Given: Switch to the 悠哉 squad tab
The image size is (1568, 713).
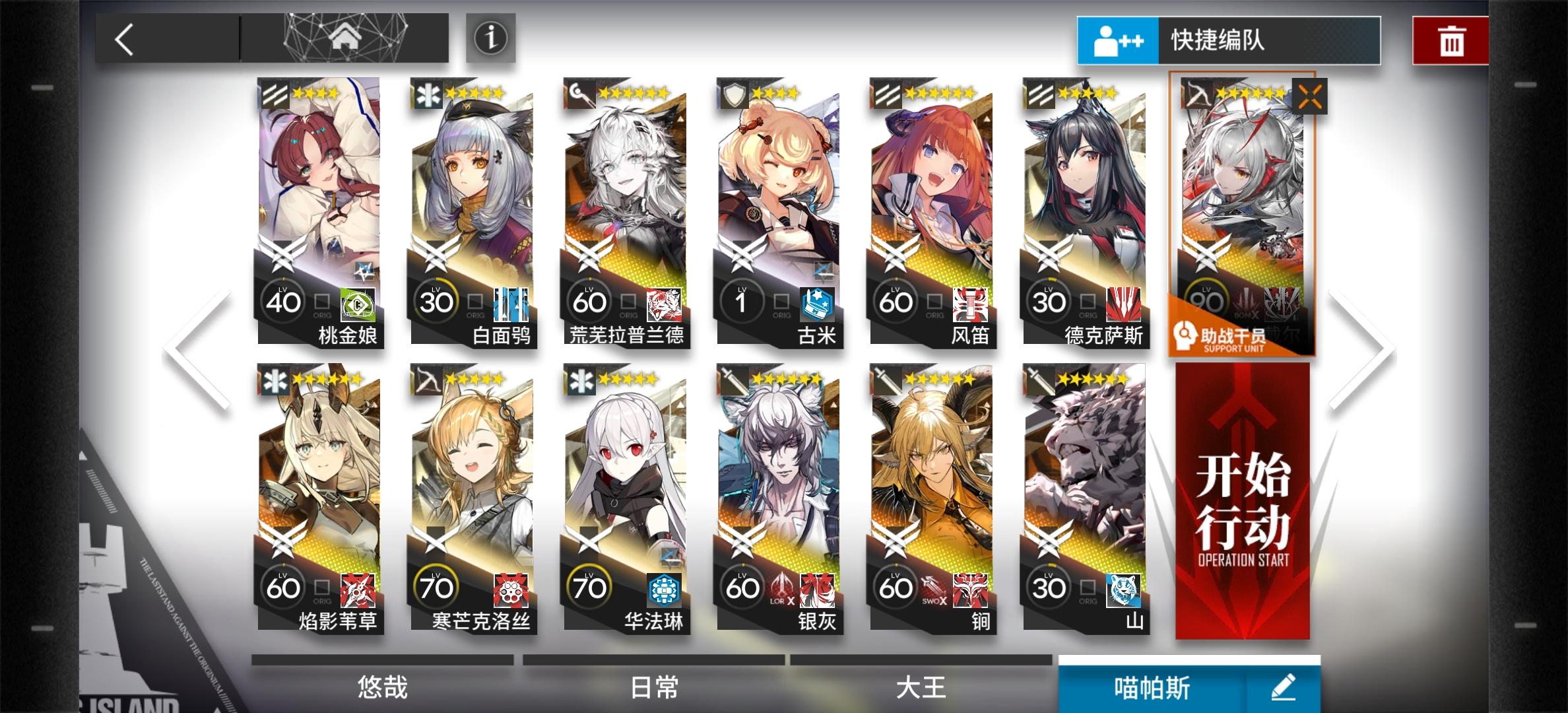Looking at the screenshot, I should coord(383,689).
